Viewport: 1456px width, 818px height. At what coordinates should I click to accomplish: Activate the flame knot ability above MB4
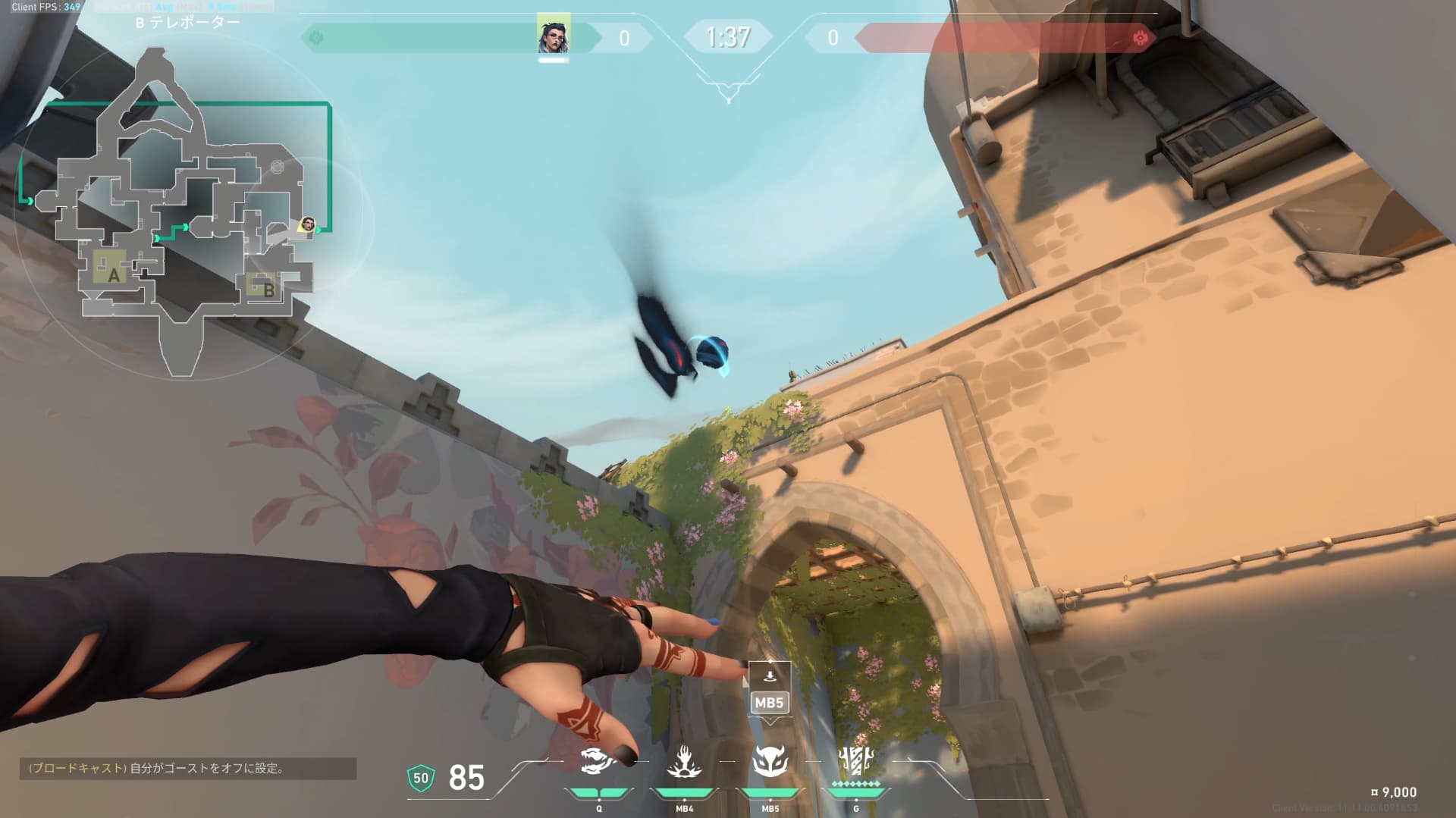point(684,762)
